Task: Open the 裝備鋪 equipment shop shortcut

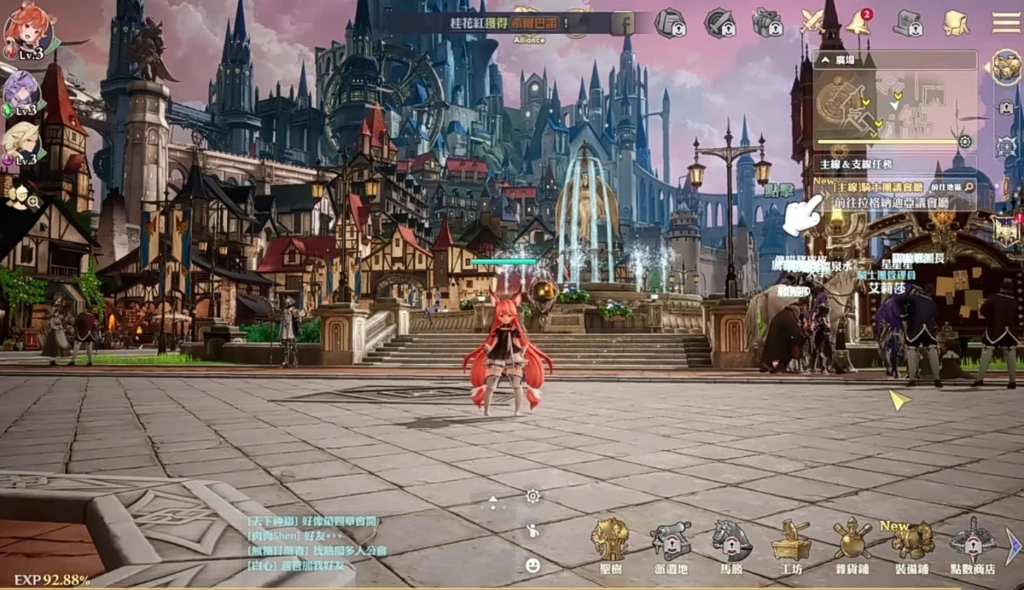Action: (913, 544)
